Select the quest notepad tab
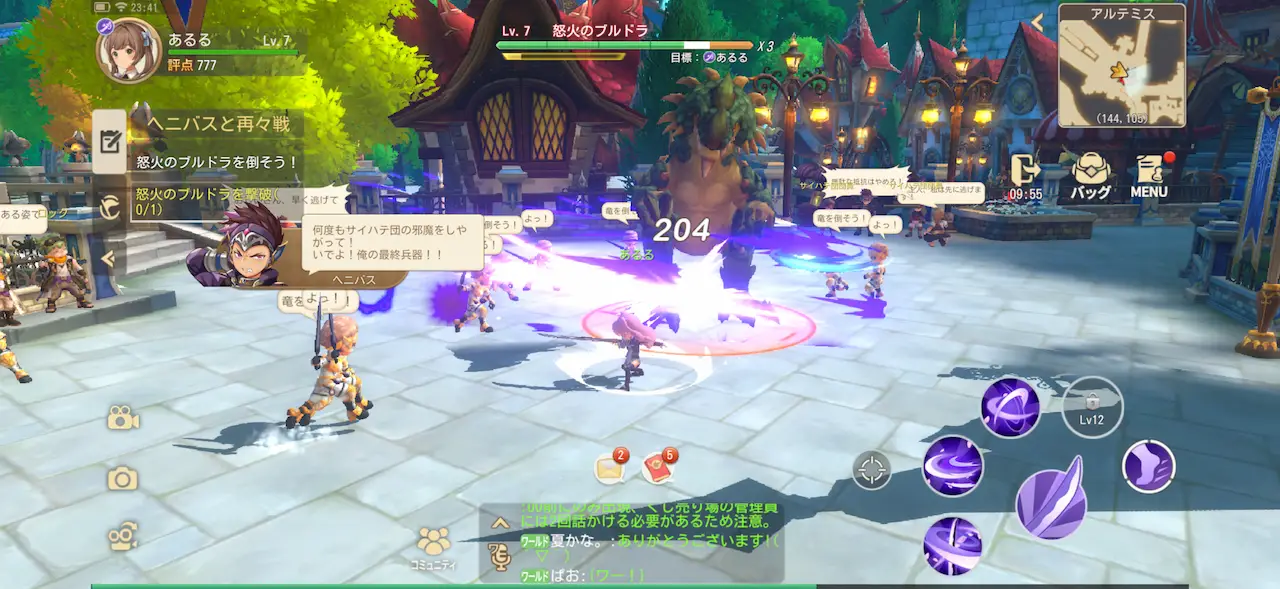1280x589 pixels. point(110,141)
